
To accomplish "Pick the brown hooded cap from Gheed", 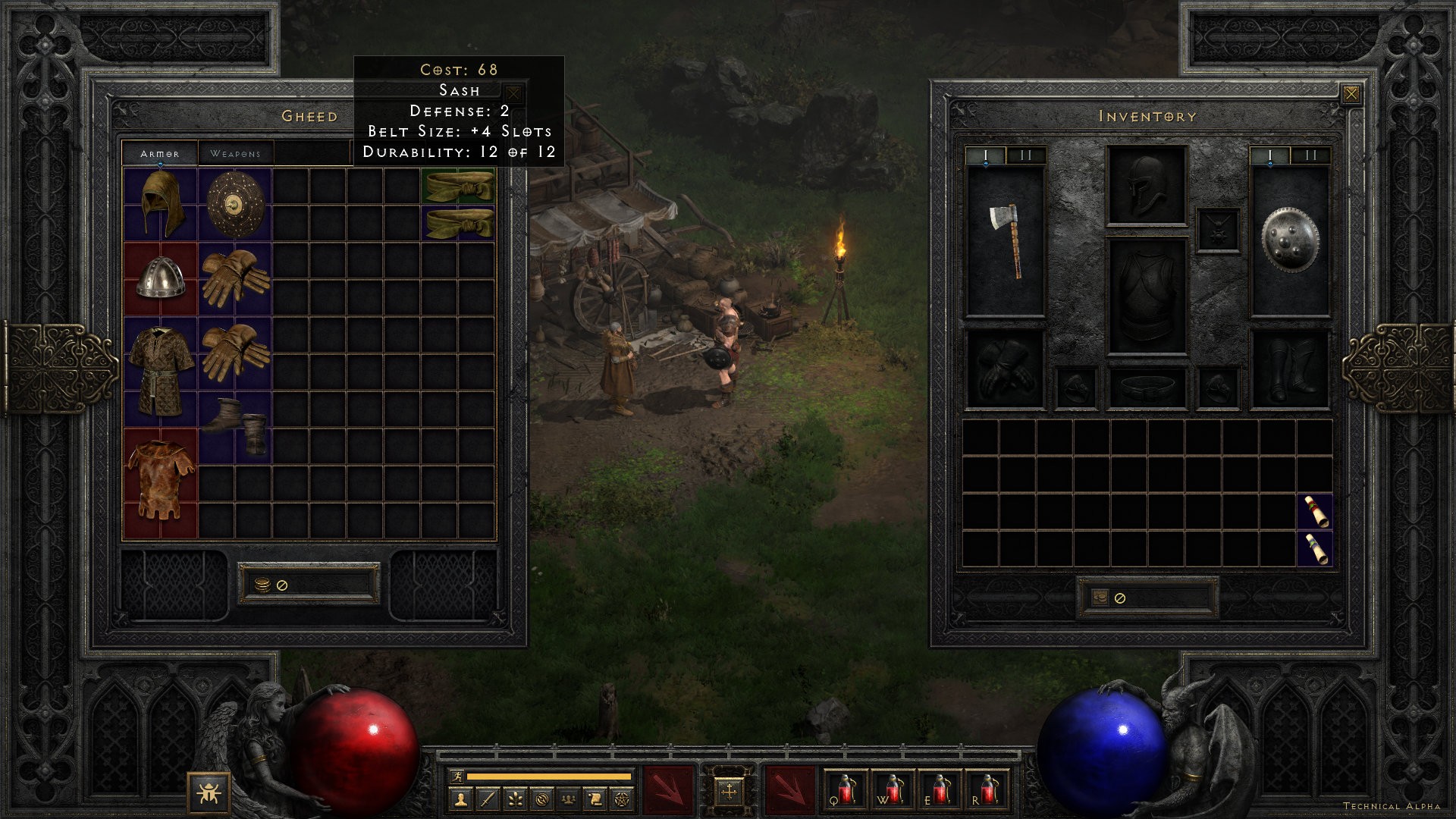I will pos(160,203).
